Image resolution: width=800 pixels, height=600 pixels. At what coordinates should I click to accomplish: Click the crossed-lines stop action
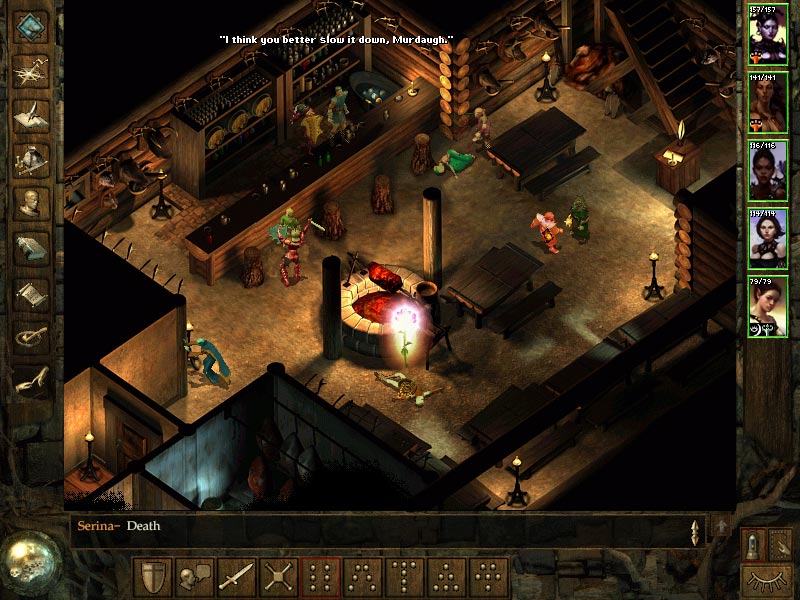pyautogui.click(x=278, y=577)
